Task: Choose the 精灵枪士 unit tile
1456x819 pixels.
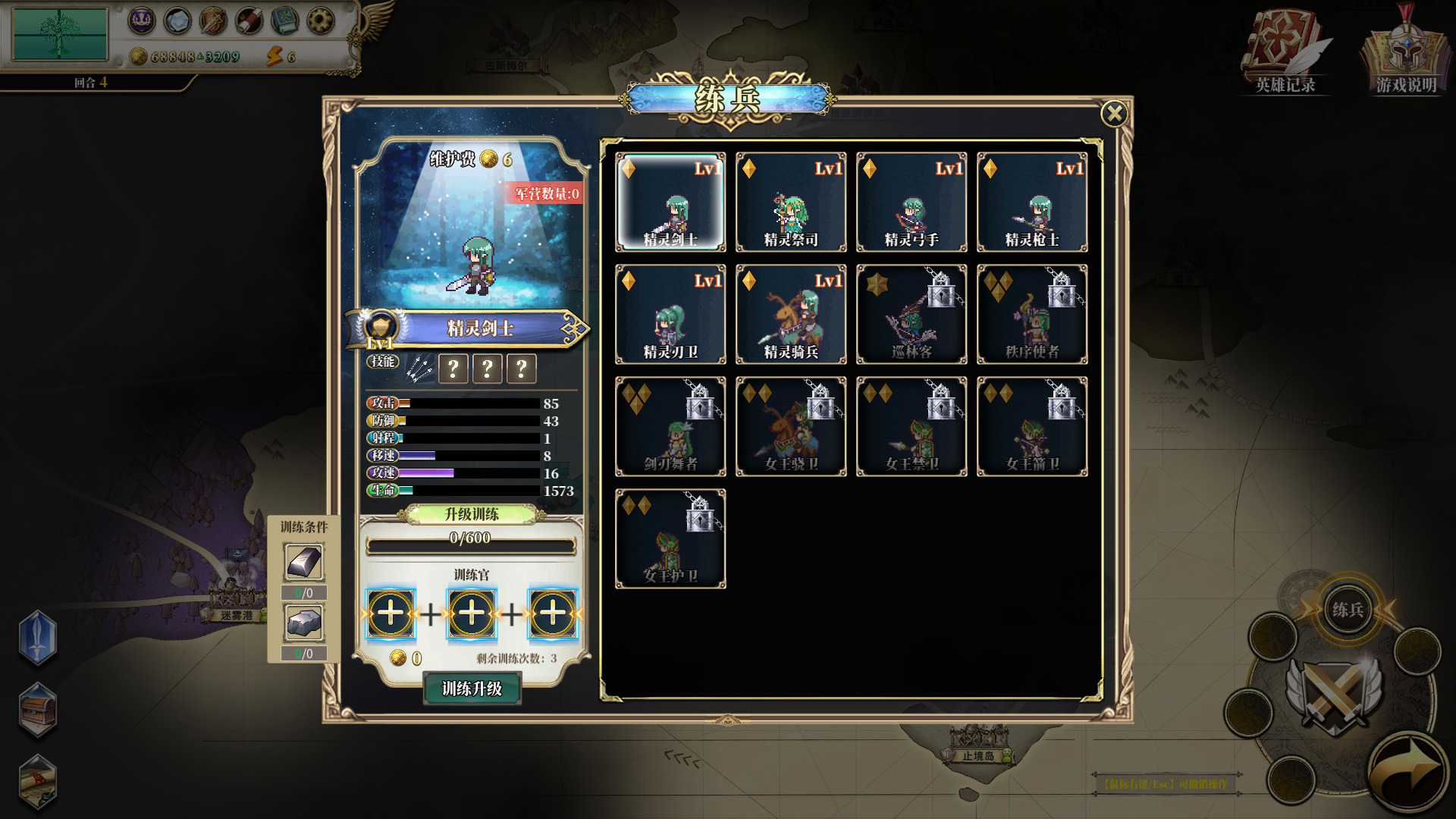Action: tap(1032, 202)
